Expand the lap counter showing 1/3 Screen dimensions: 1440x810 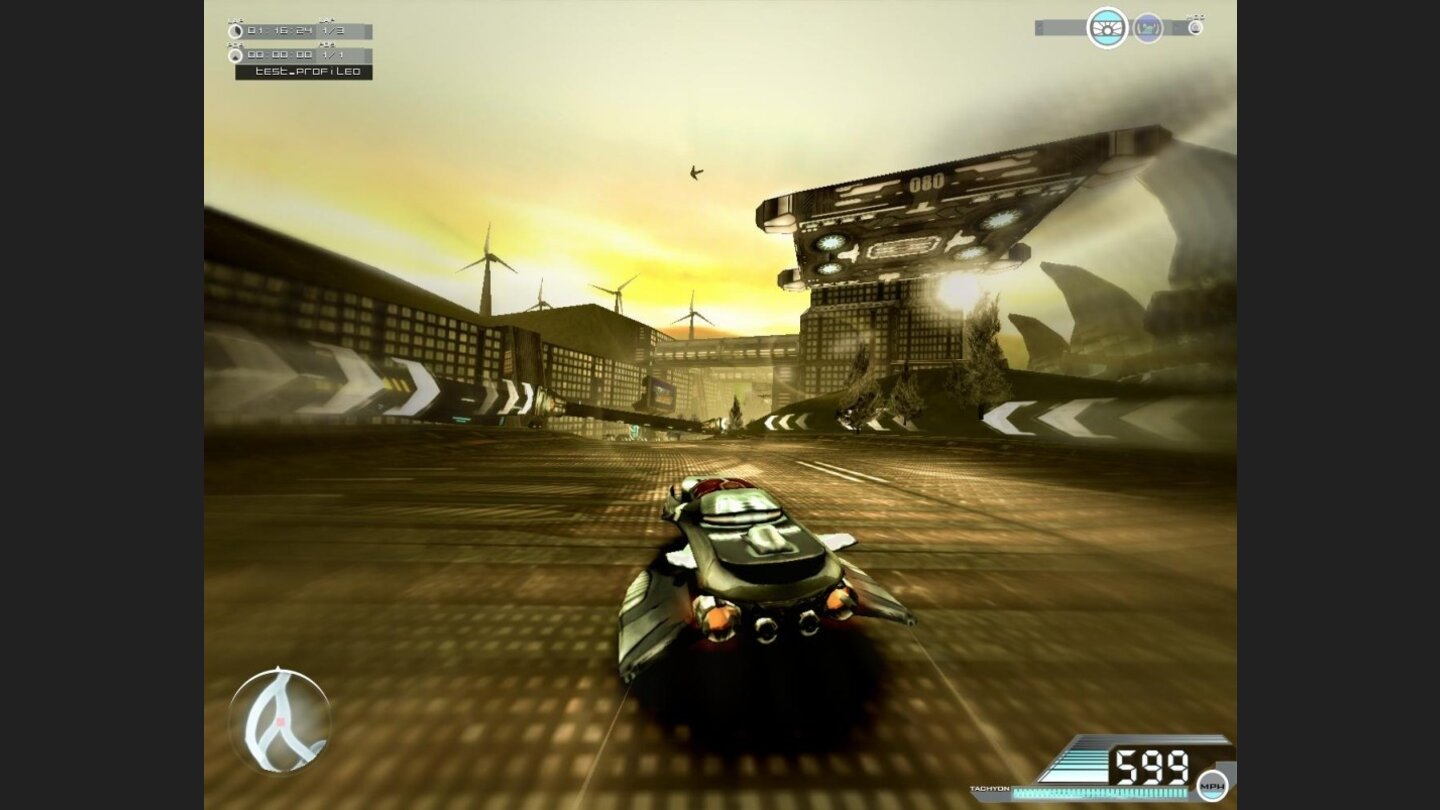coord(335,30)
